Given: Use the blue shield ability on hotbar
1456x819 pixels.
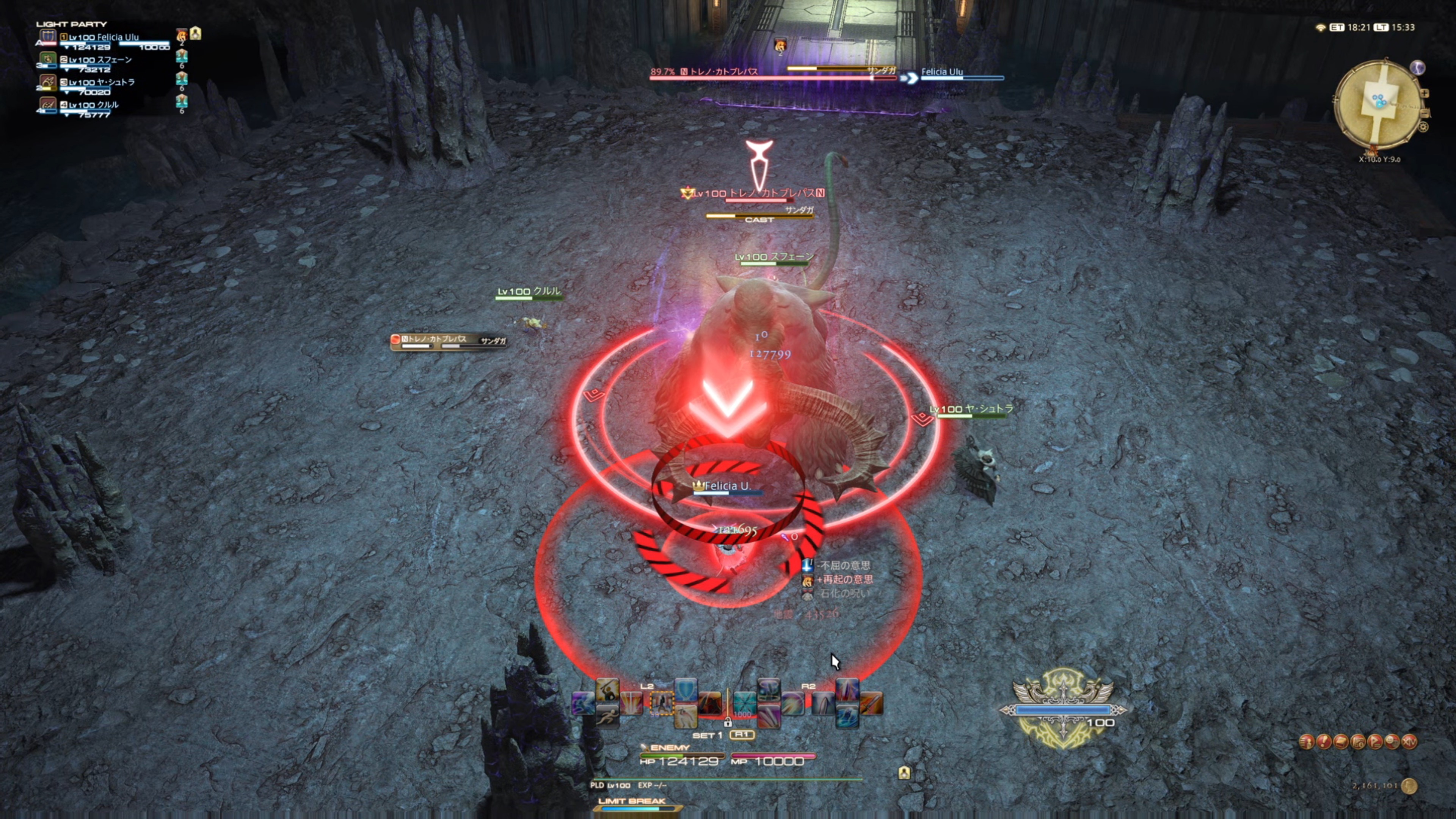Looking at the screenshot, I should [x=686, y=690].
